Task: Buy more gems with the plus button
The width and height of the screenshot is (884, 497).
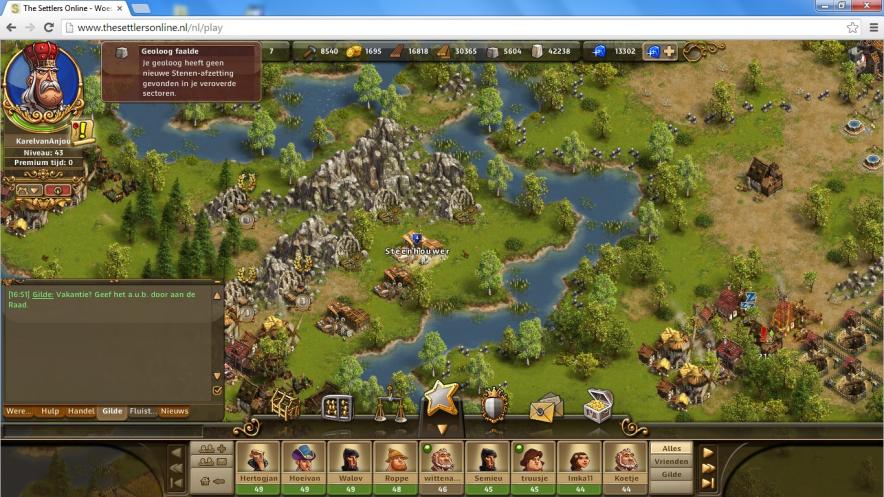Action: coord(669,51)
